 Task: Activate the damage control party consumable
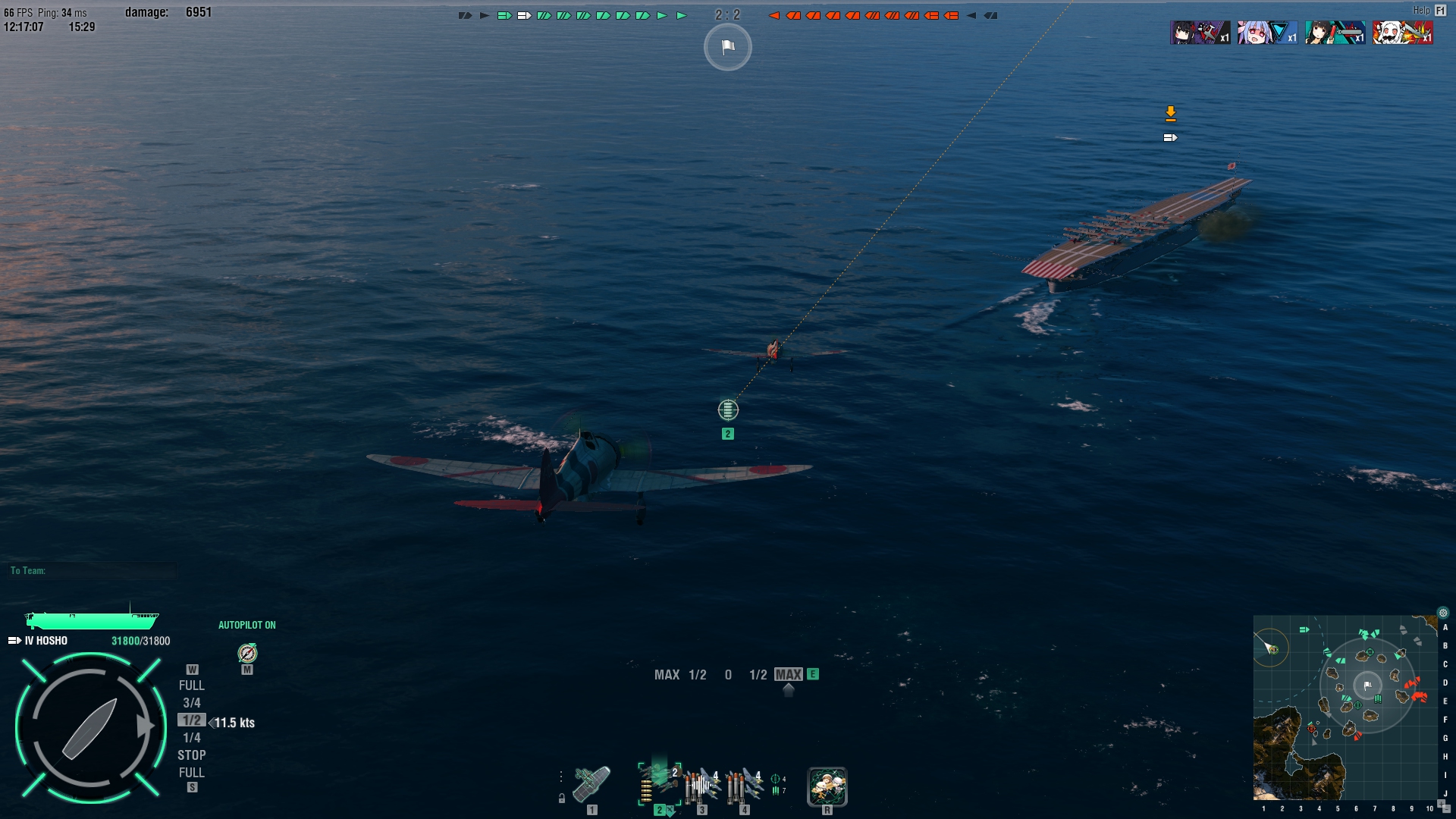pos(827,786)
